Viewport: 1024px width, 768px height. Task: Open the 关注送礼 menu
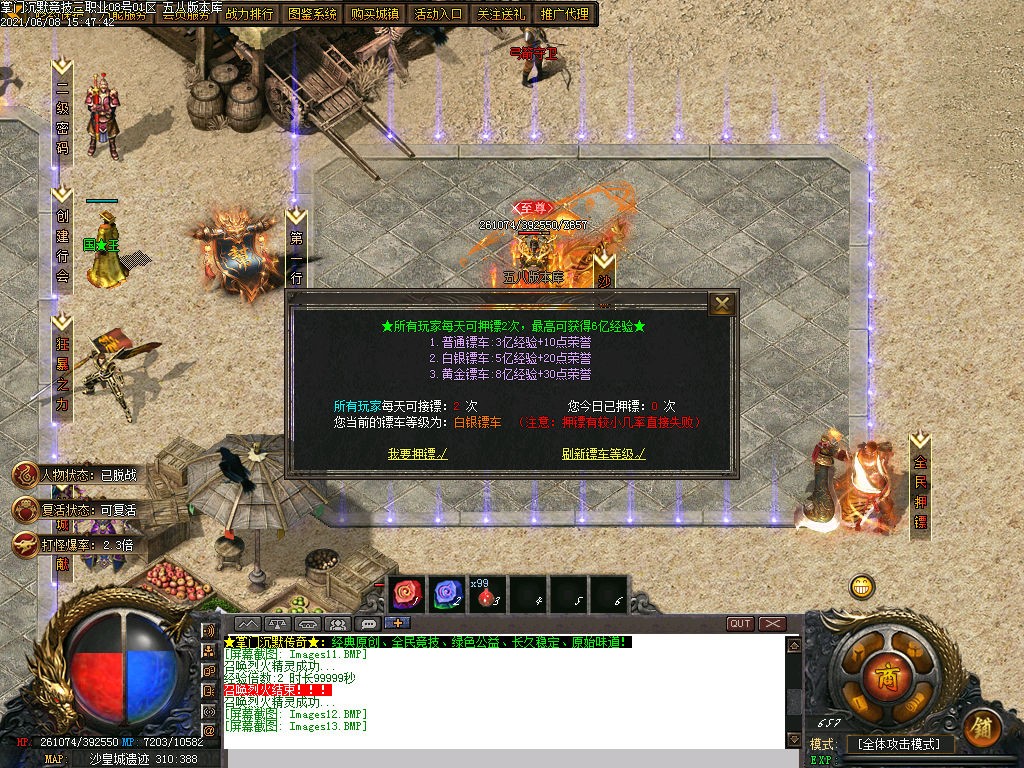point(501,14)
